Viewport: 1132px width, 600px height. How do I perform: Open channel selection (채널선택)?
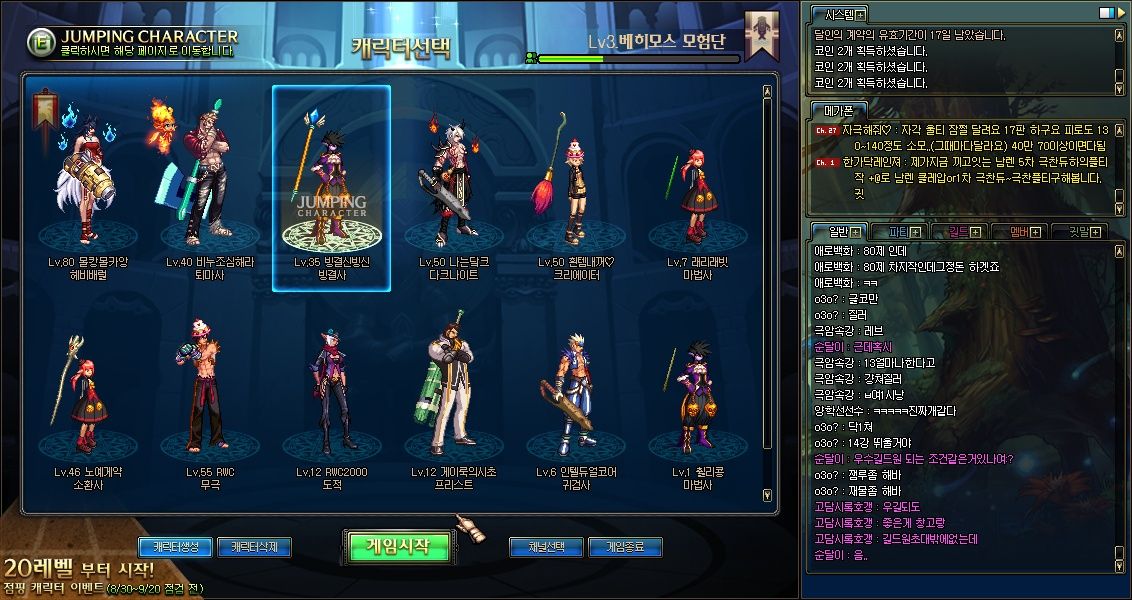tap(546, 547)
